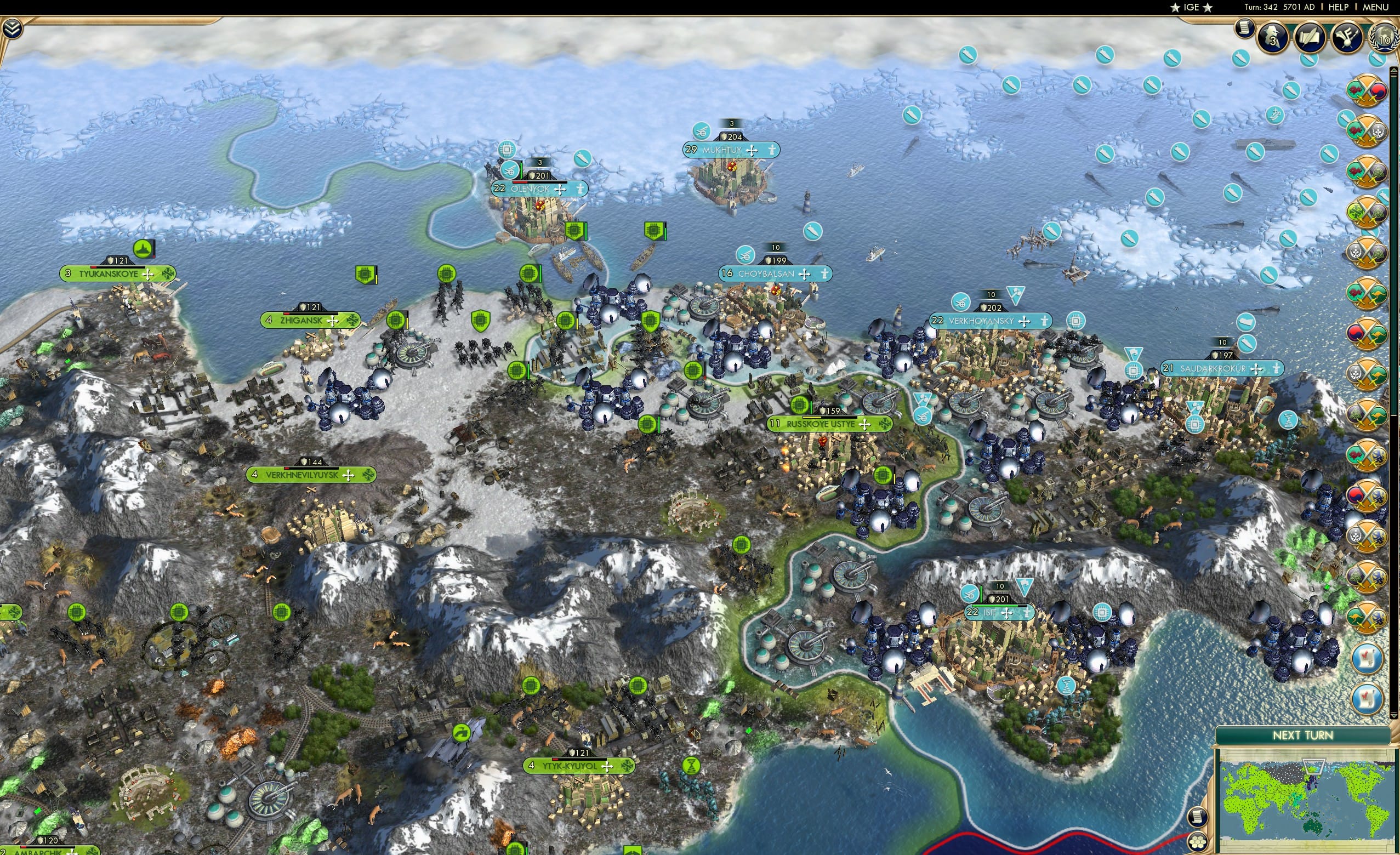Open the Espionage overview spy icon
This screenshot has height=855, width=1400.
coord(1273,38)
